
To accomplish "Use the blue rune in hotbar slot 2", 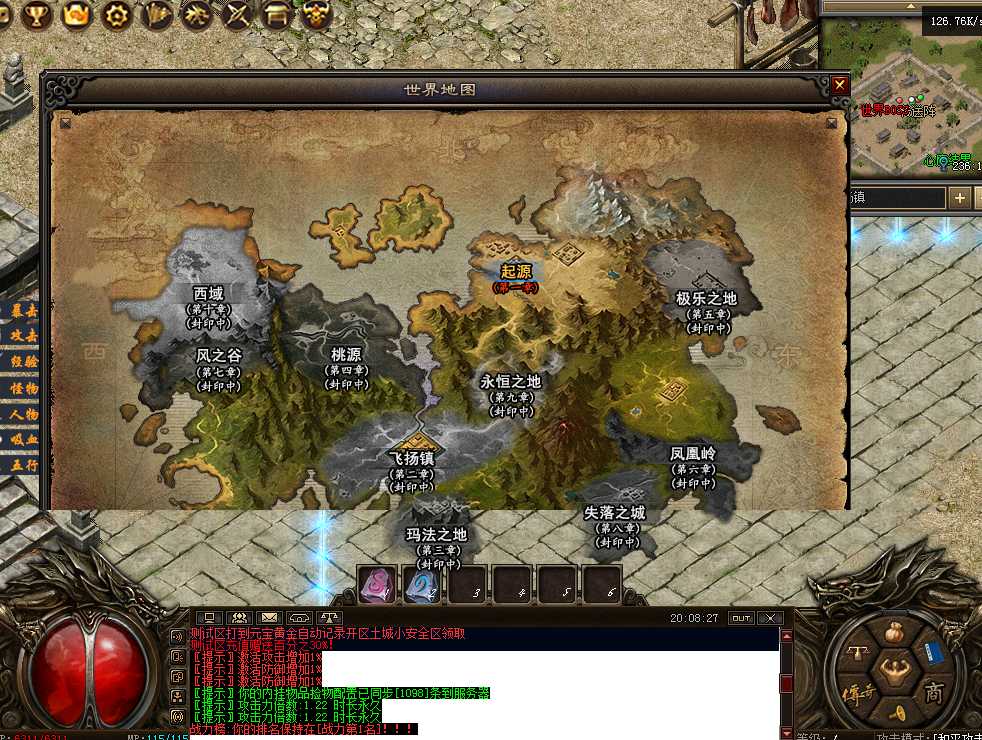I will pos(422,584).
